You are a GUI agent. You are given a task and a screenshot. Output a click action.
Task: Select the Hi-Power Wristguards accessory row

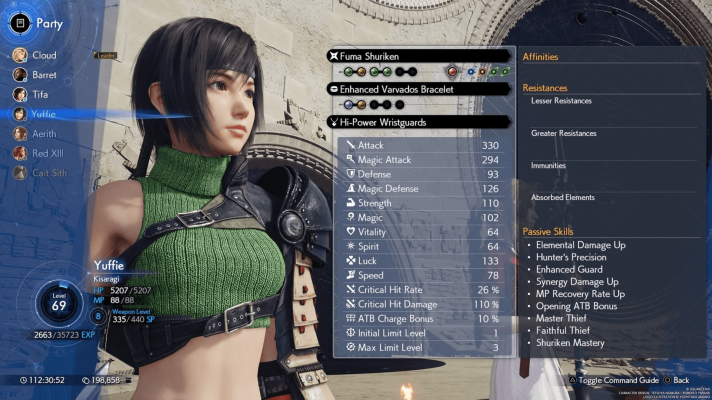(x=422, y=122)
